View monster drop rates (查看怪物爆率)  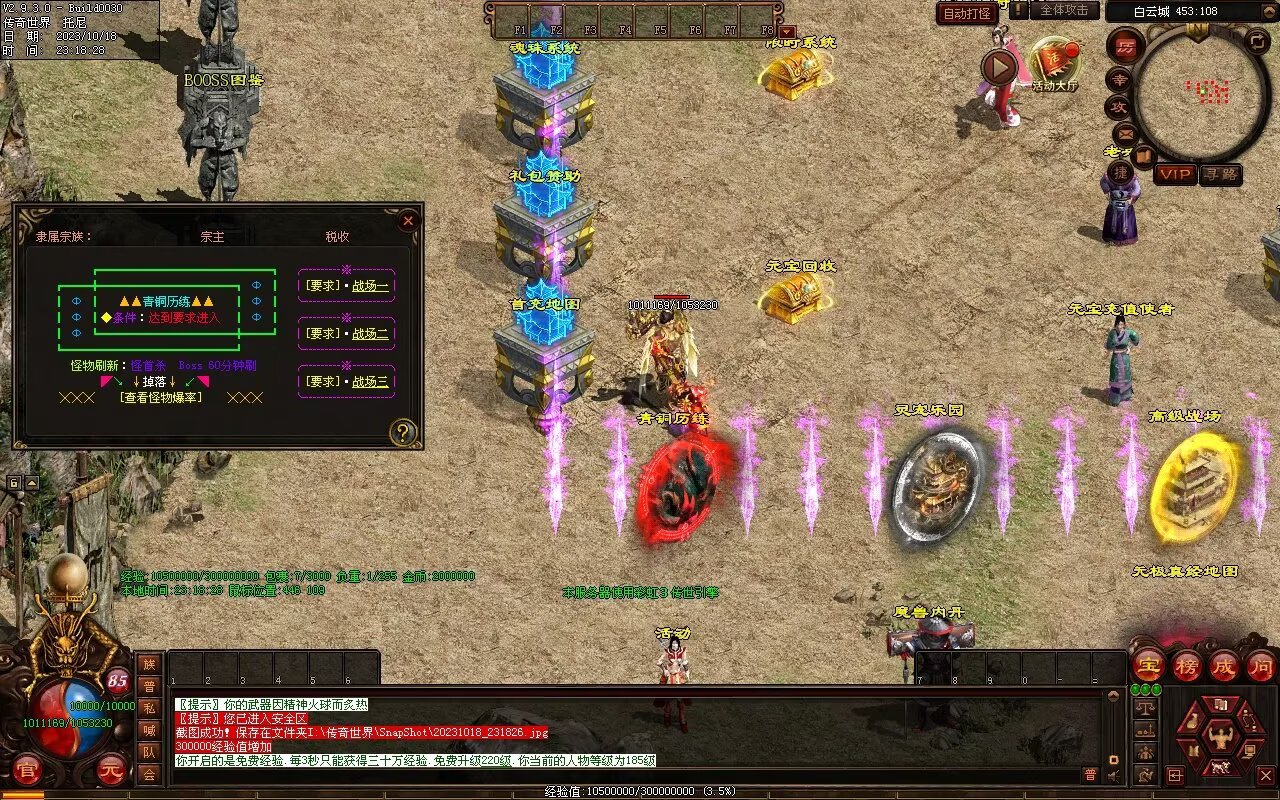(160, 397)
